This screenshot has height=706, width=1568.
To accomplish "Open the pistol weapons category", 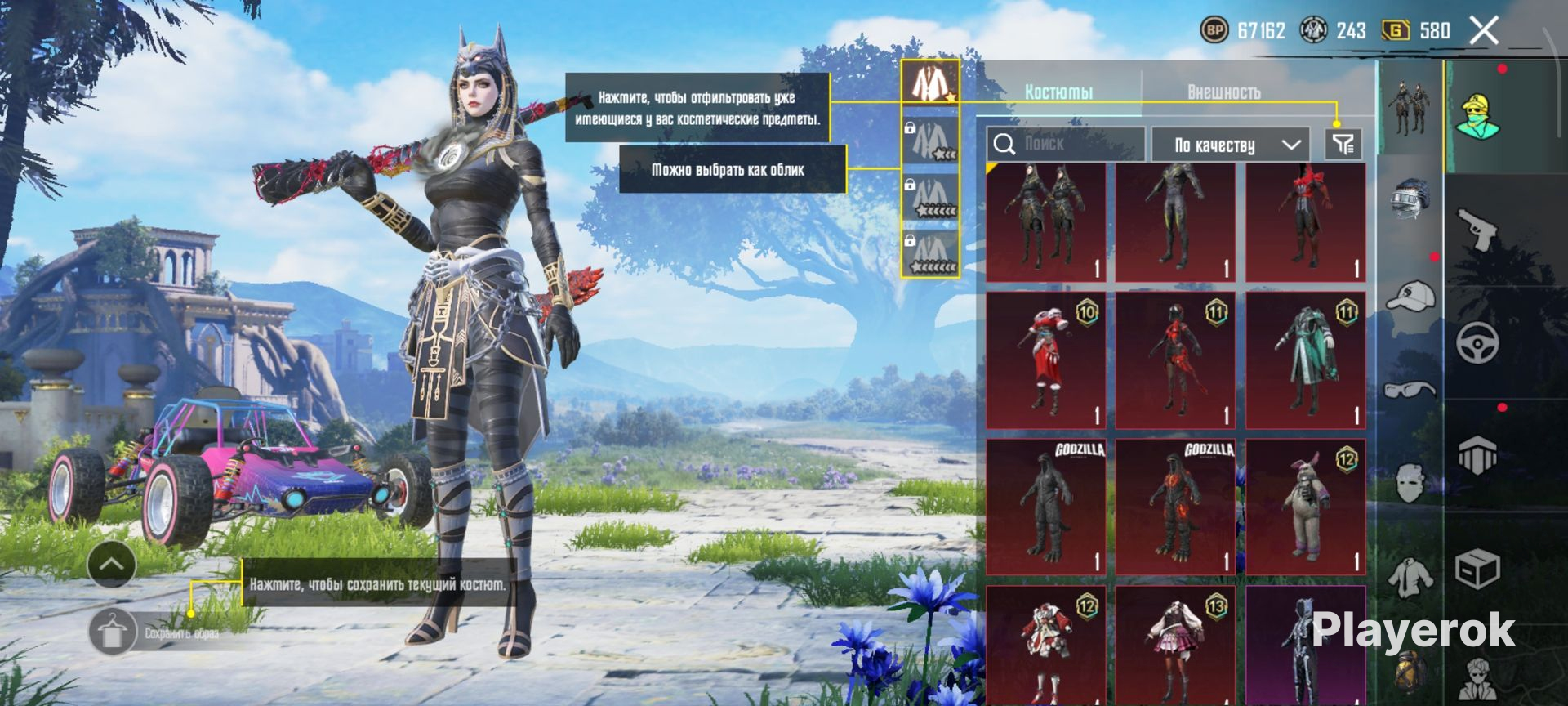I will [x=1478, y=230].
